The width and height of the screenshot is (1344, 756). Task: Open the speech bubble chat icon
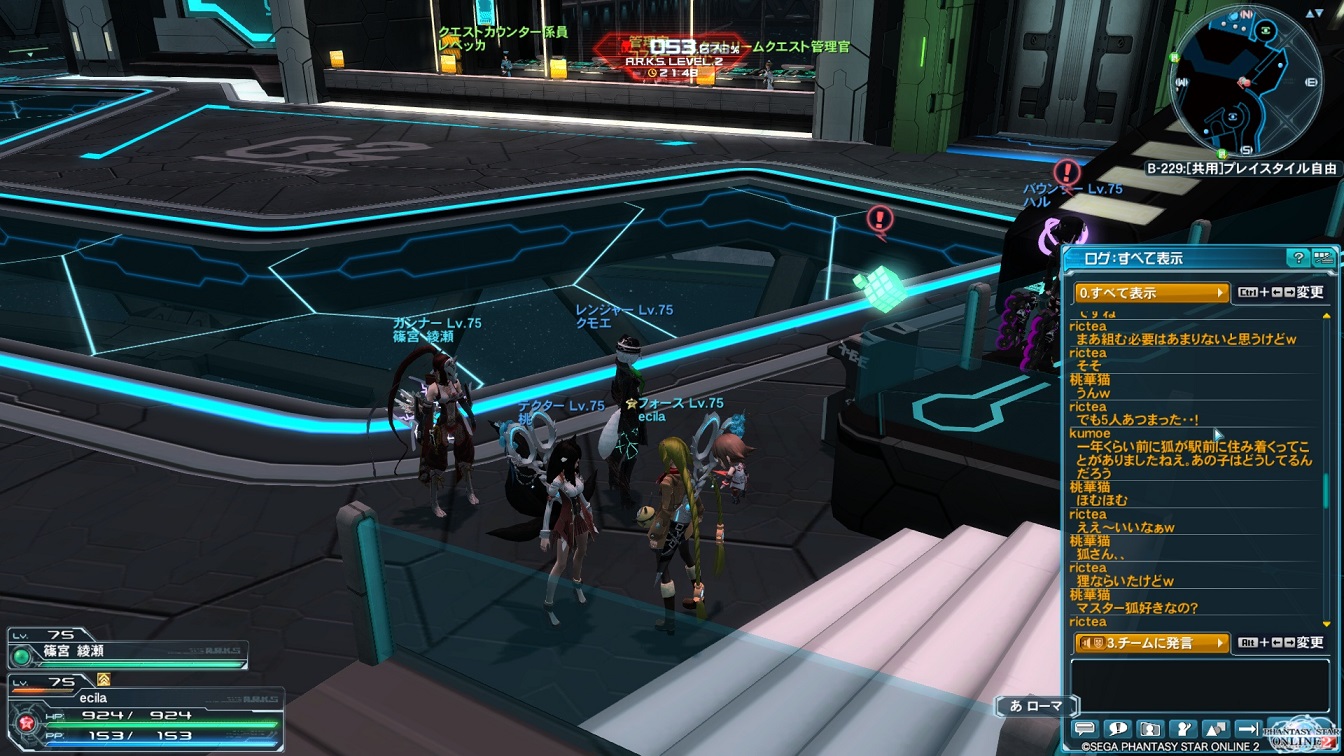click(x=1085, y=730)
